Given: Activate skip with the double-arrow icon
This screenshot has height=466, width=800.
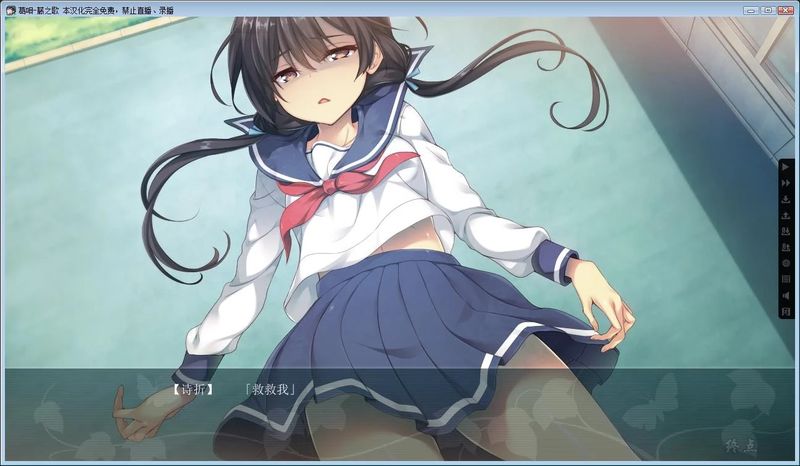Looking at the screenshot, I should (786, 183).
